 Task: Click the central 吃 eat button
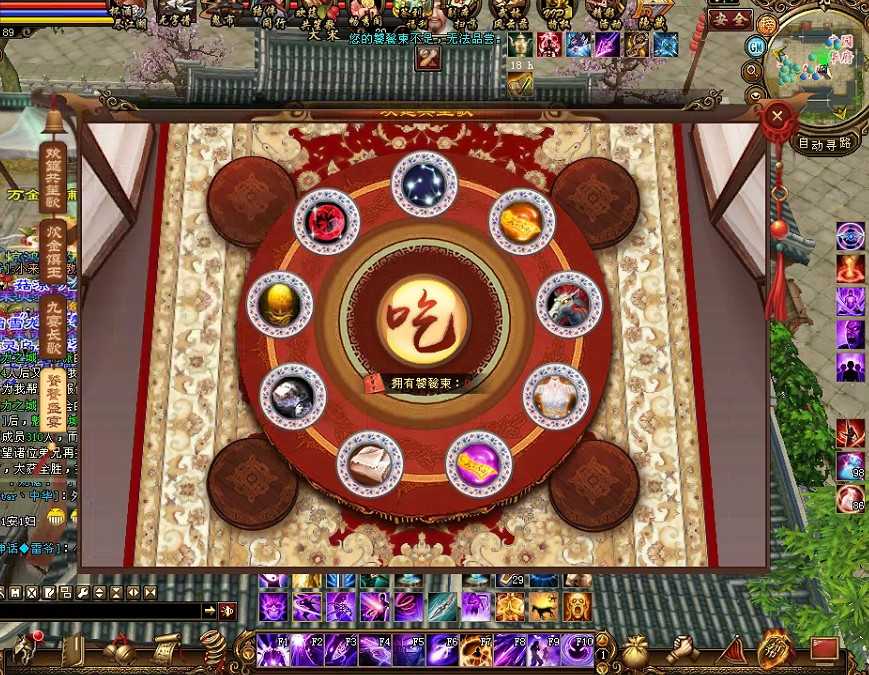coord(424,320)
